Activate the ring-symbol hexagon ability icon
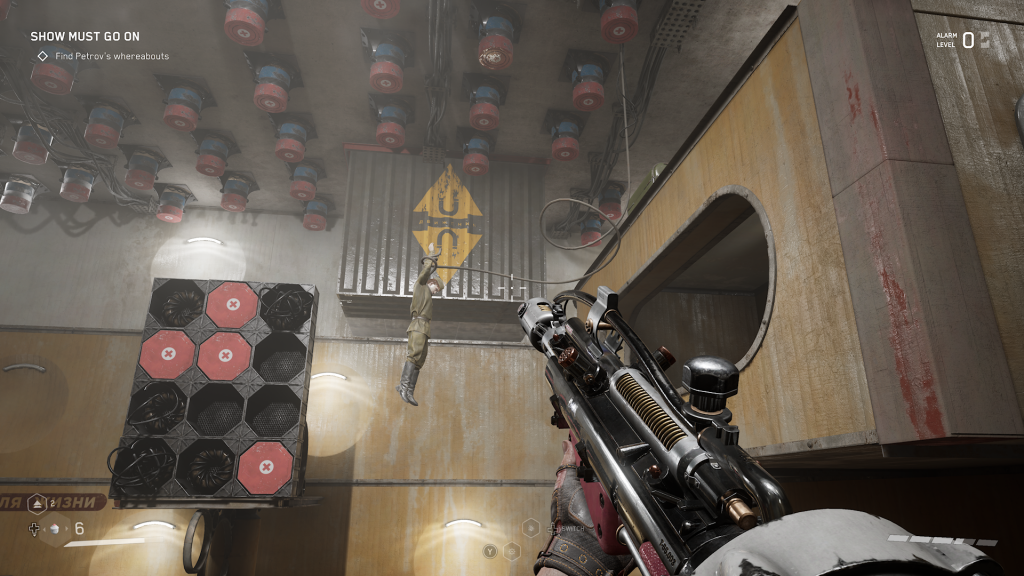The height and width of the screenshot is (576, 1024). (512, 551)
